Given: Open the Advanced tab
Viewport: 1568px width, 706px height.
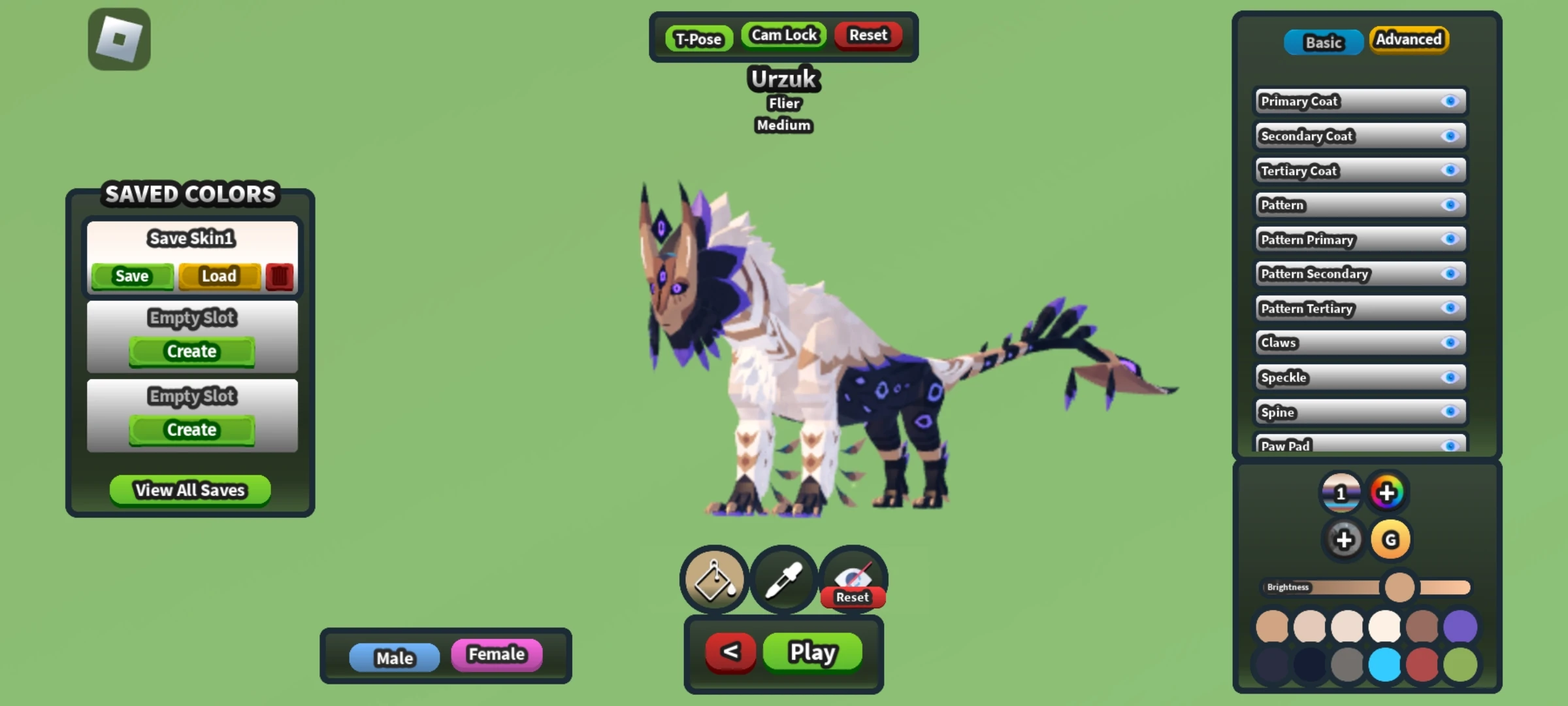Looking at the screenshot, I should [1409, 39].
